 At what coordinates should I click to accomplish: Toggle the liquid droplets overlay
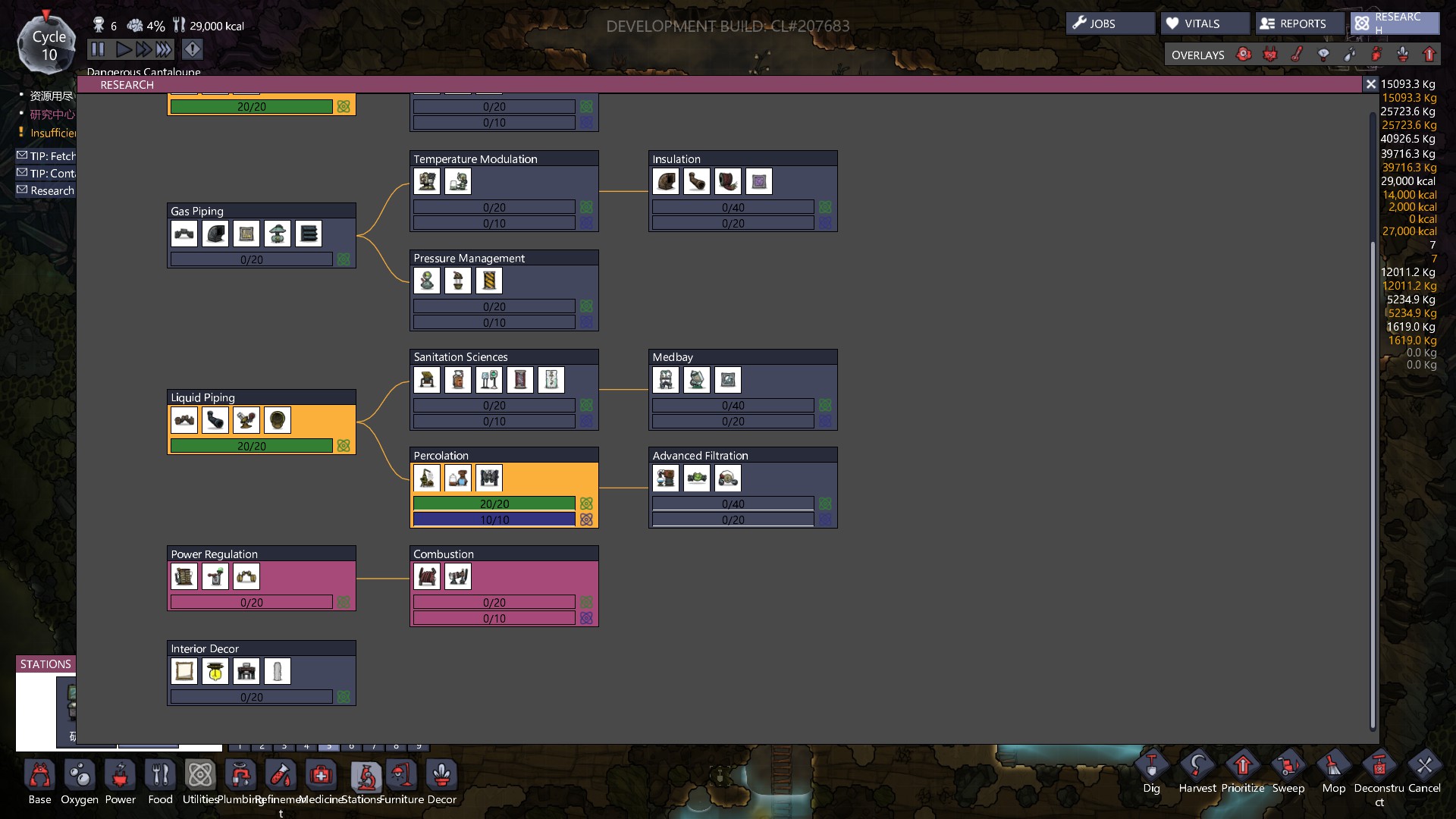point(1350,55)
